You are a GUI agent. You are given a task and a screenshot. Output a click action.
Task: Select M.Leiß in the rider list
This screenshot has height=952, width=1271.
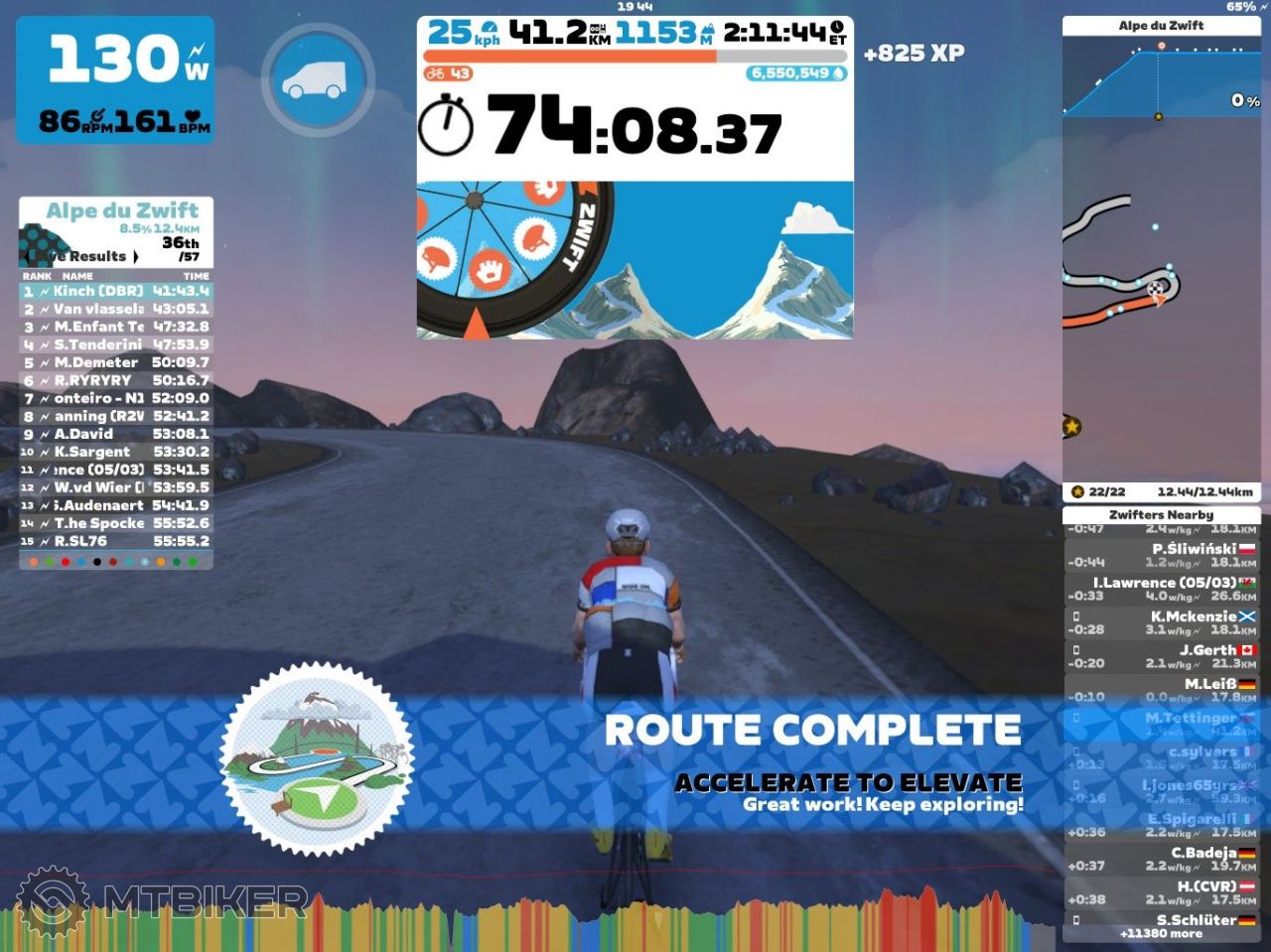click(1161, 690)
